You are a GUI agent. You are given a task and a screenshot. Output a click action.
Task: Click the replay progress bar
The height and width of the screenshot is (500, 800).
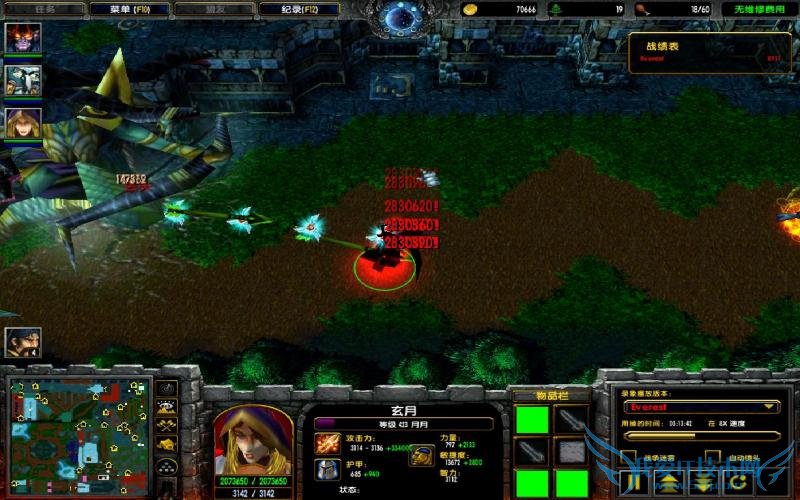[700, 436]
